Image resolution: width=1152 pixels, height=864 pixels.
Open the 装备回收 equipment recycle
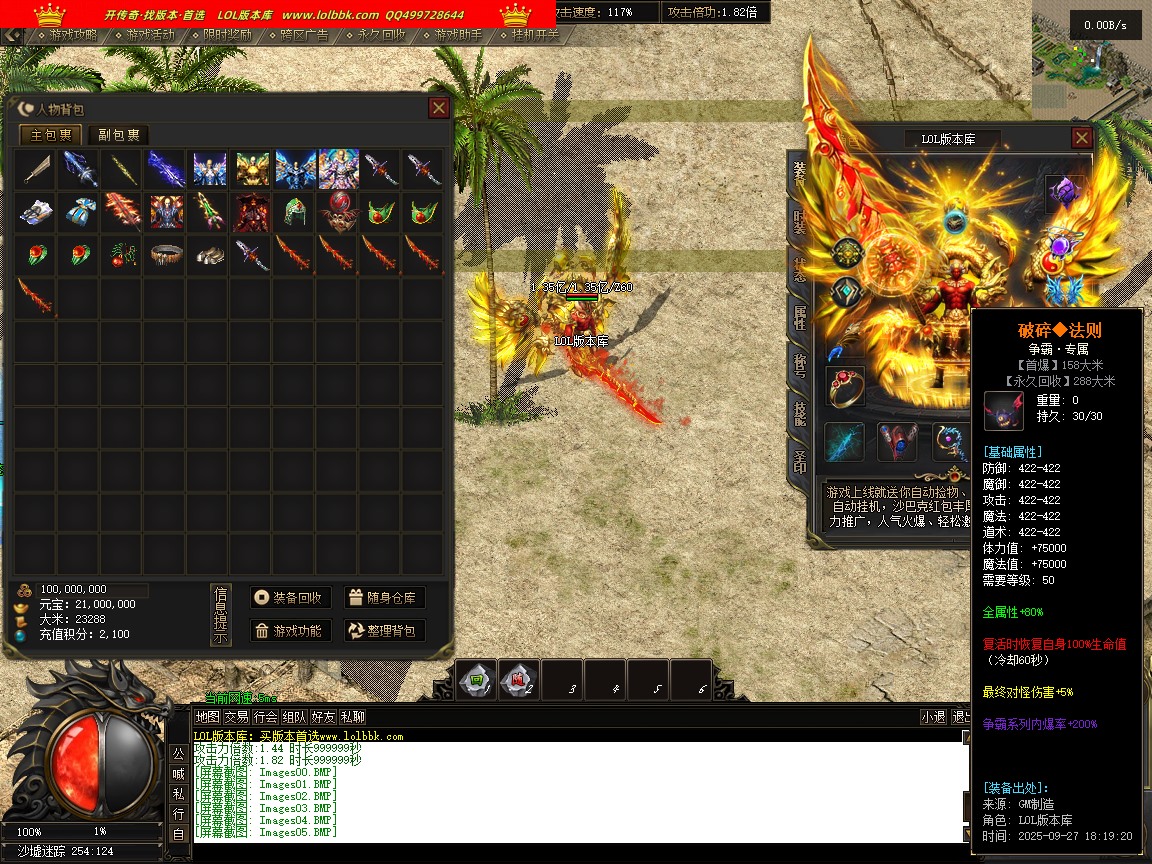[290, 598]
